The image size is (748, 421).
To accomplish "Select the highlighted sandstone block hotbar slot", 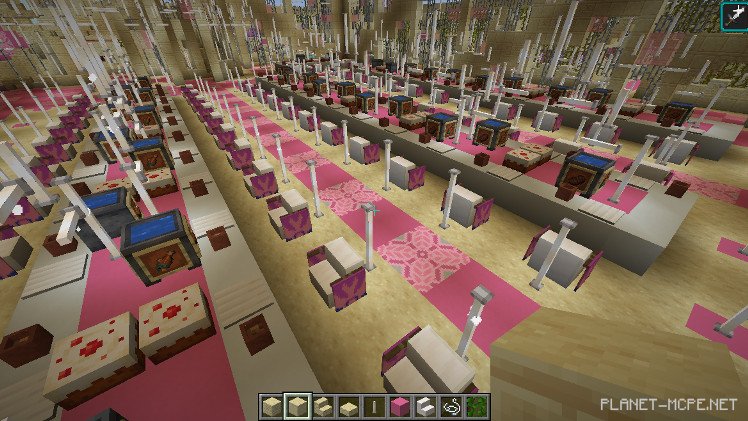I will (295, 406).
